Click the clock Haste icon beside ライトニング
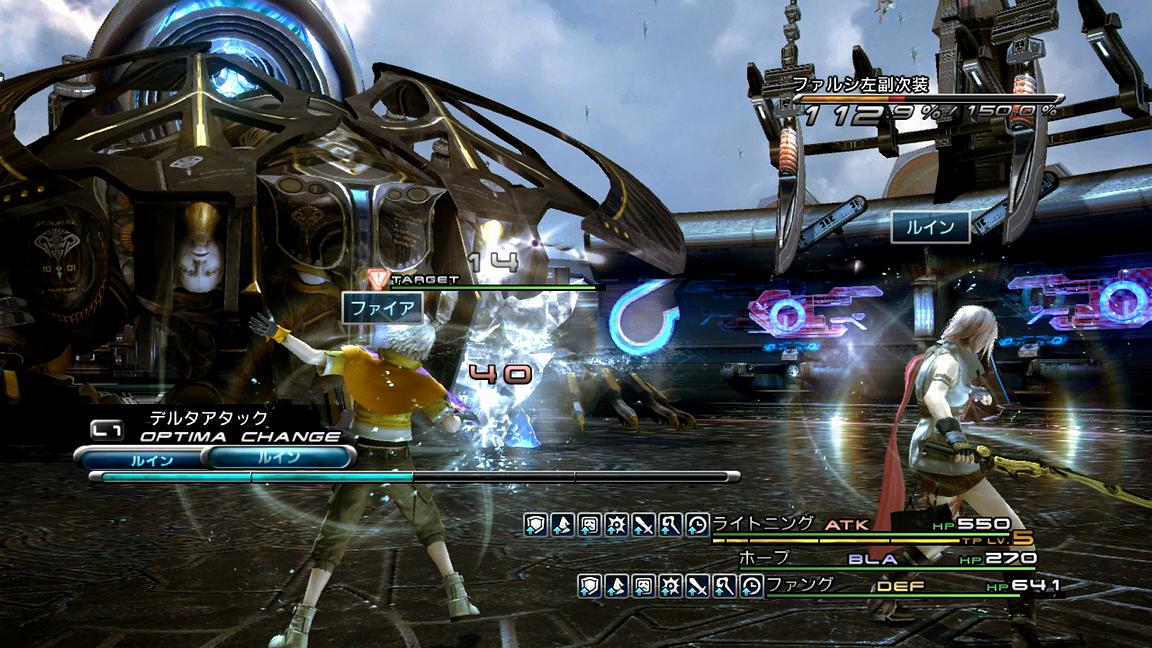Viewport: 1152px width, 648px height. click(697, 524)
